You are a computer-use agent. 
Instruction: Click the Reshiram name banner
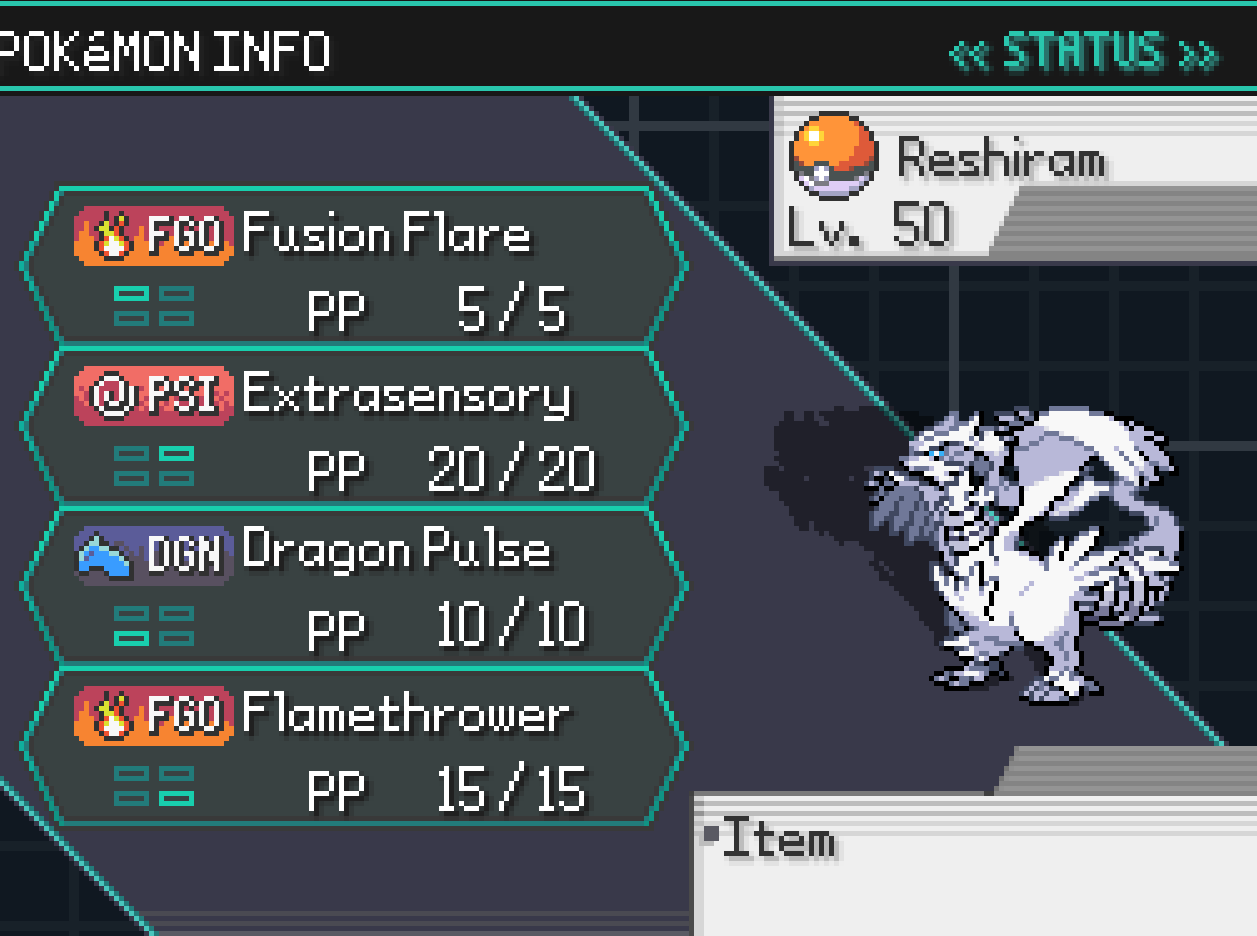(x=1000, y=160)
